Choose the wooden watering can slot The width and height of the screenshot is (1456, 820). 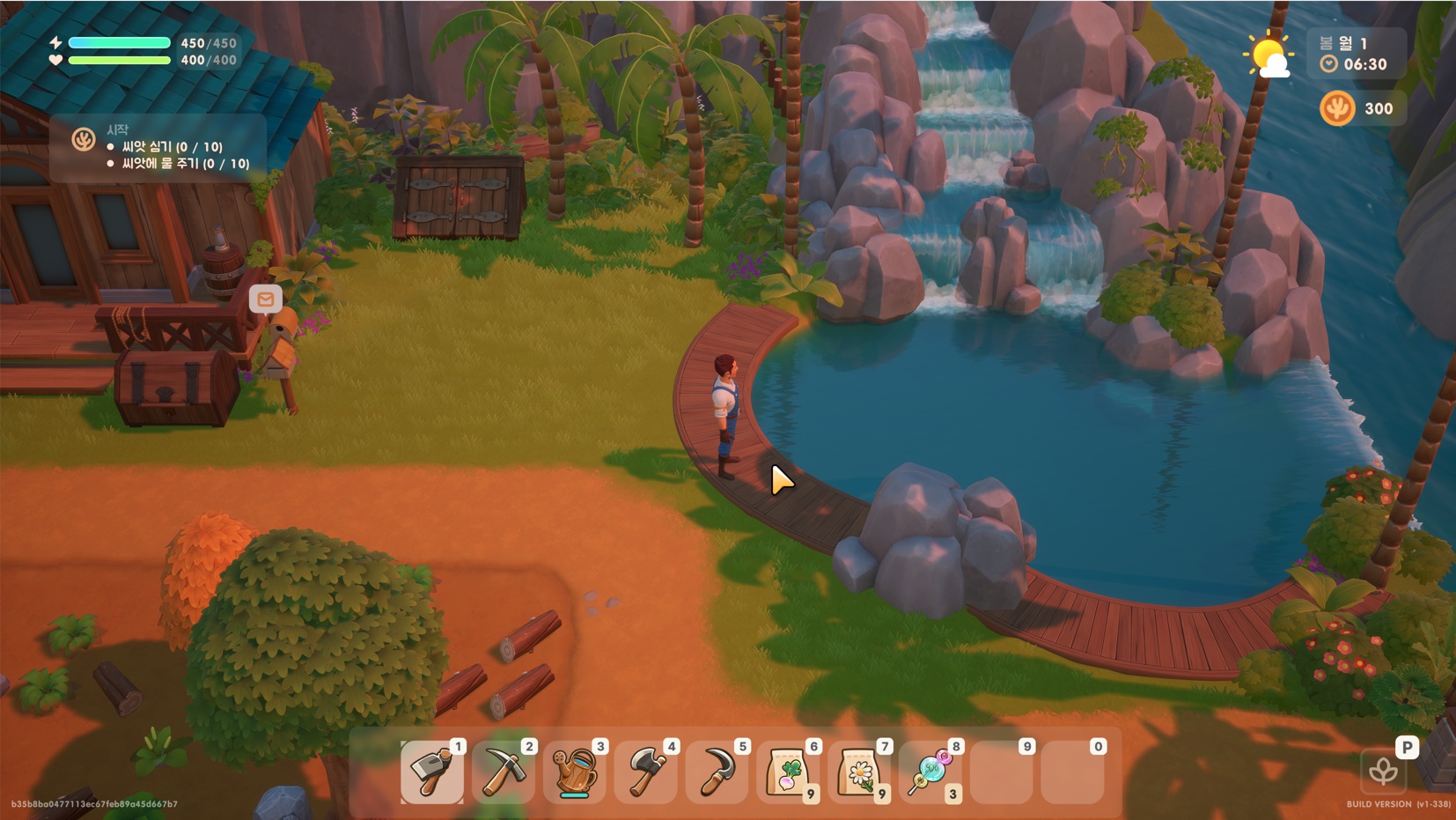click(x=574, y=772)
